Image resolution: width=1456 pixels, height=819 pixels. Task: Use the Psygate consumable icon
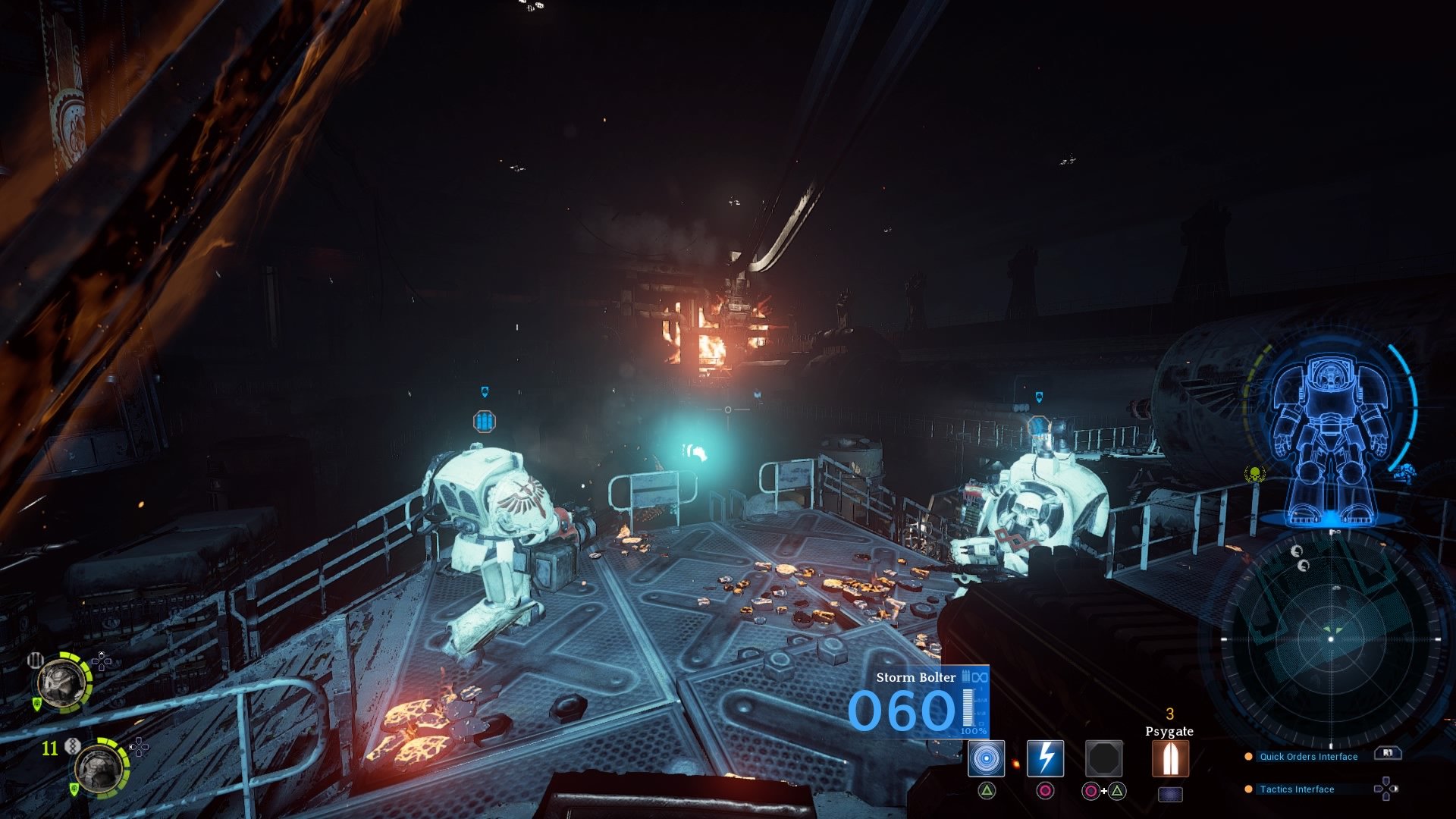1169,760
